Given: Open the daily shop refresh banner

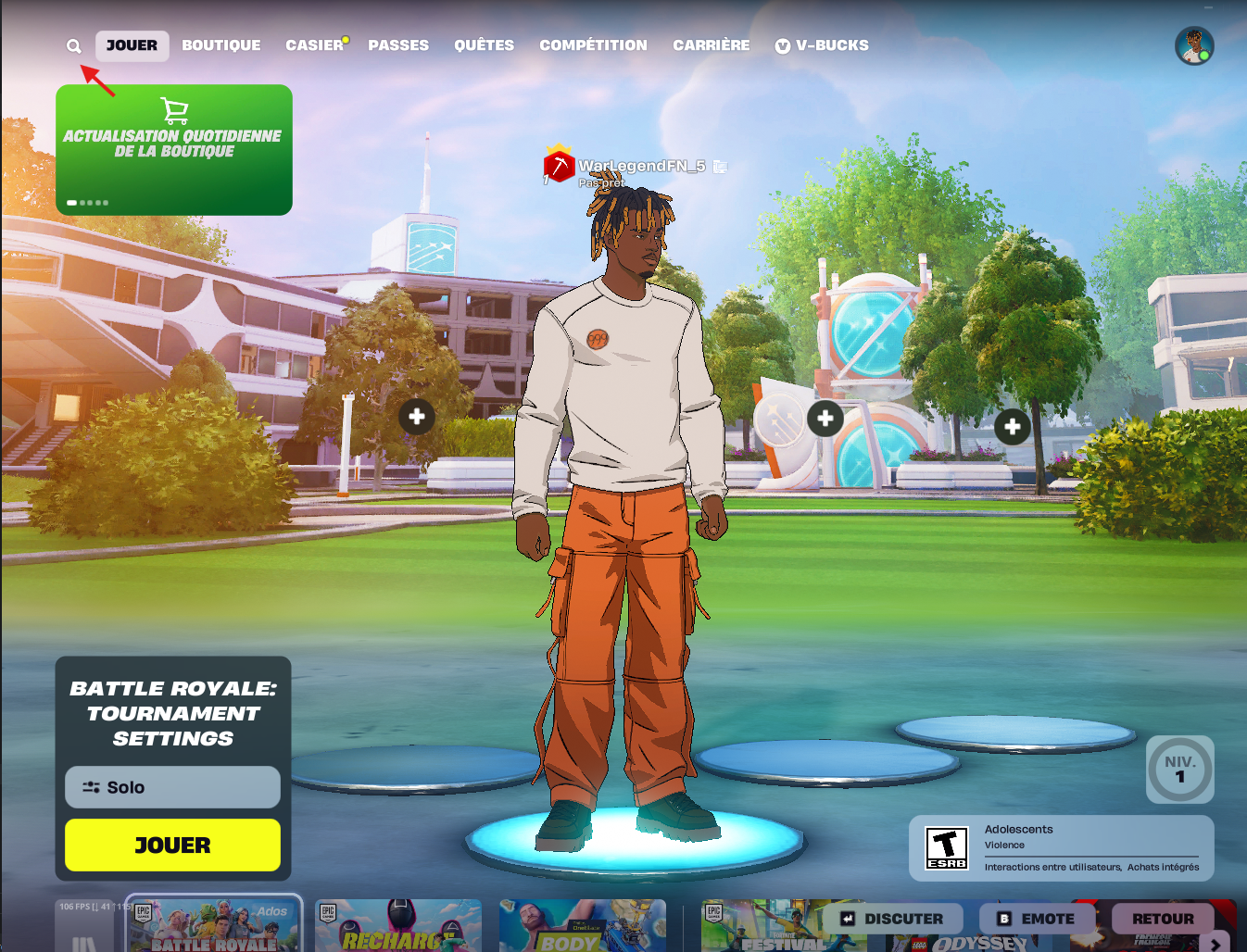Looking at the screenshot, I should [x=174, y=149].
